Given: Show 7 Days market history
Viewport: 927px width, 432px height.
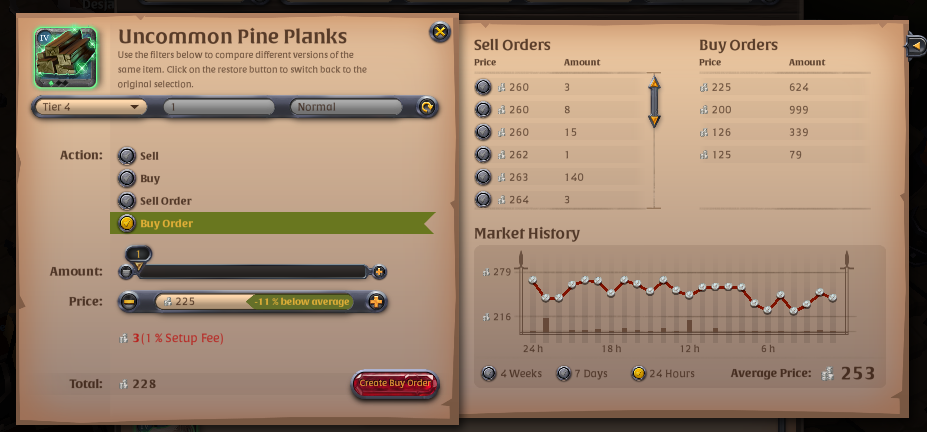Looking at the screenshot, I should (565, 374).
